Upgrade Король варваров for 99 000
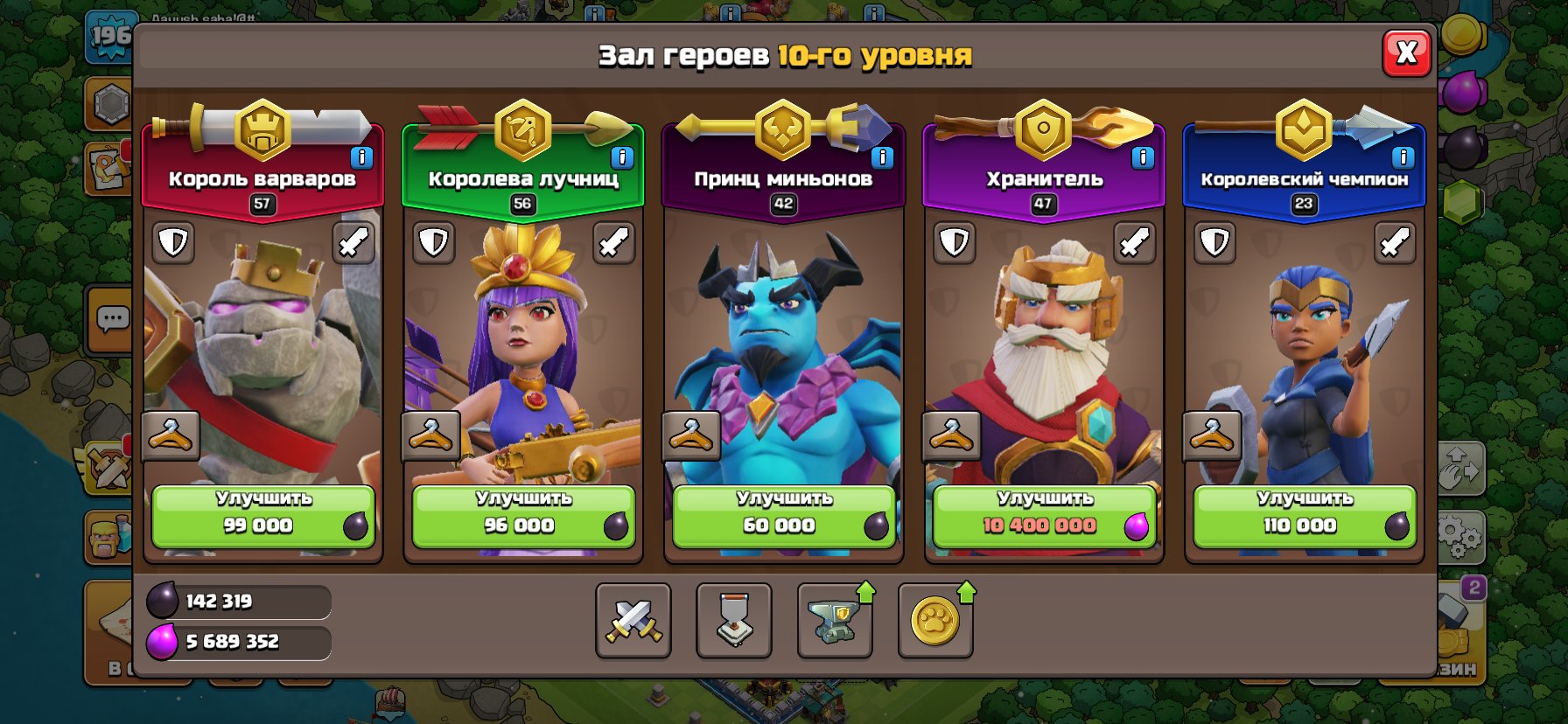Image resolution: width=1568 pixels, height=724 pixels. 263,517
